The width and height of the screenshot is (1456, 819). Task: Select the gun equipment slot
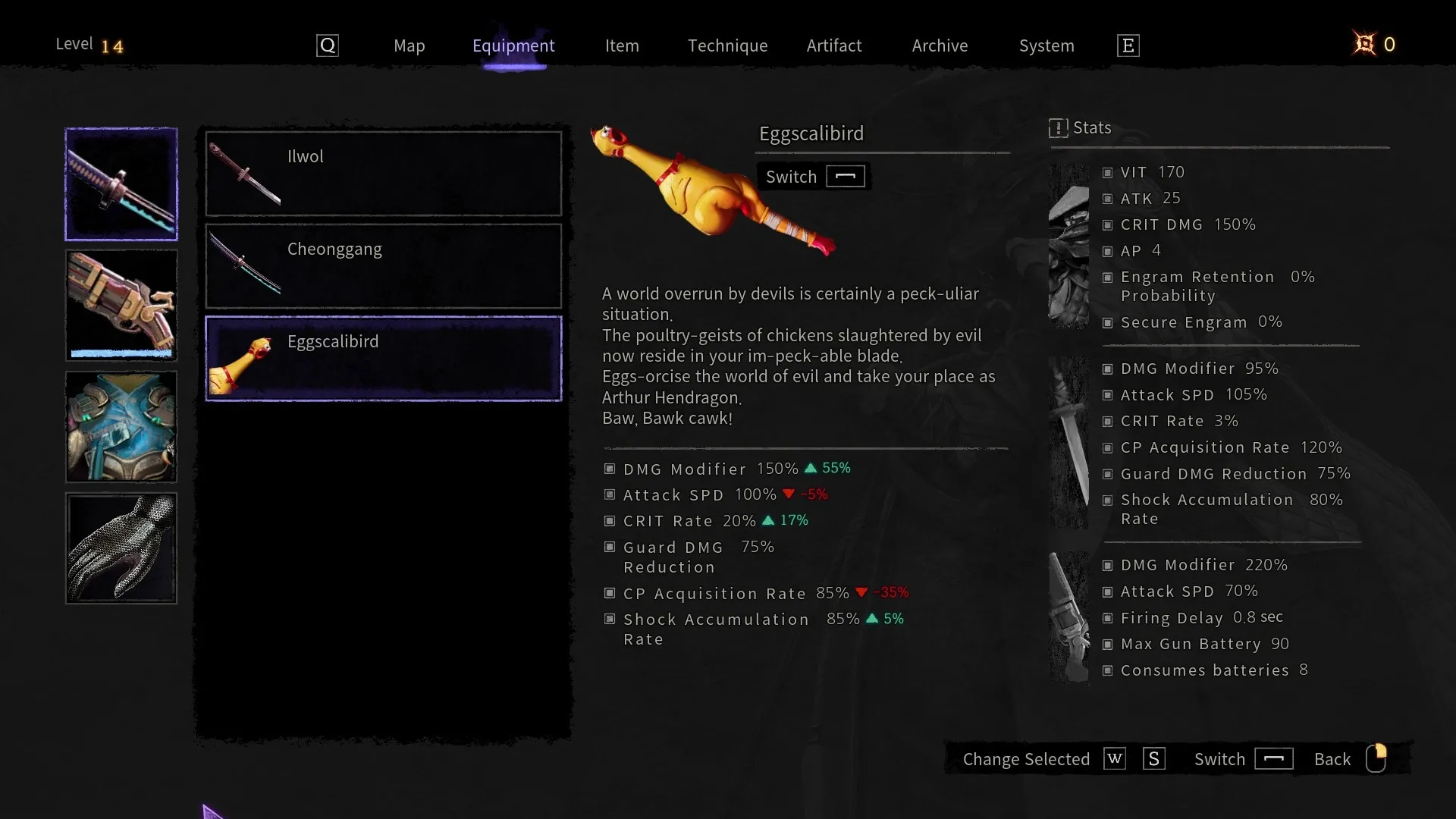coord(121,305)
